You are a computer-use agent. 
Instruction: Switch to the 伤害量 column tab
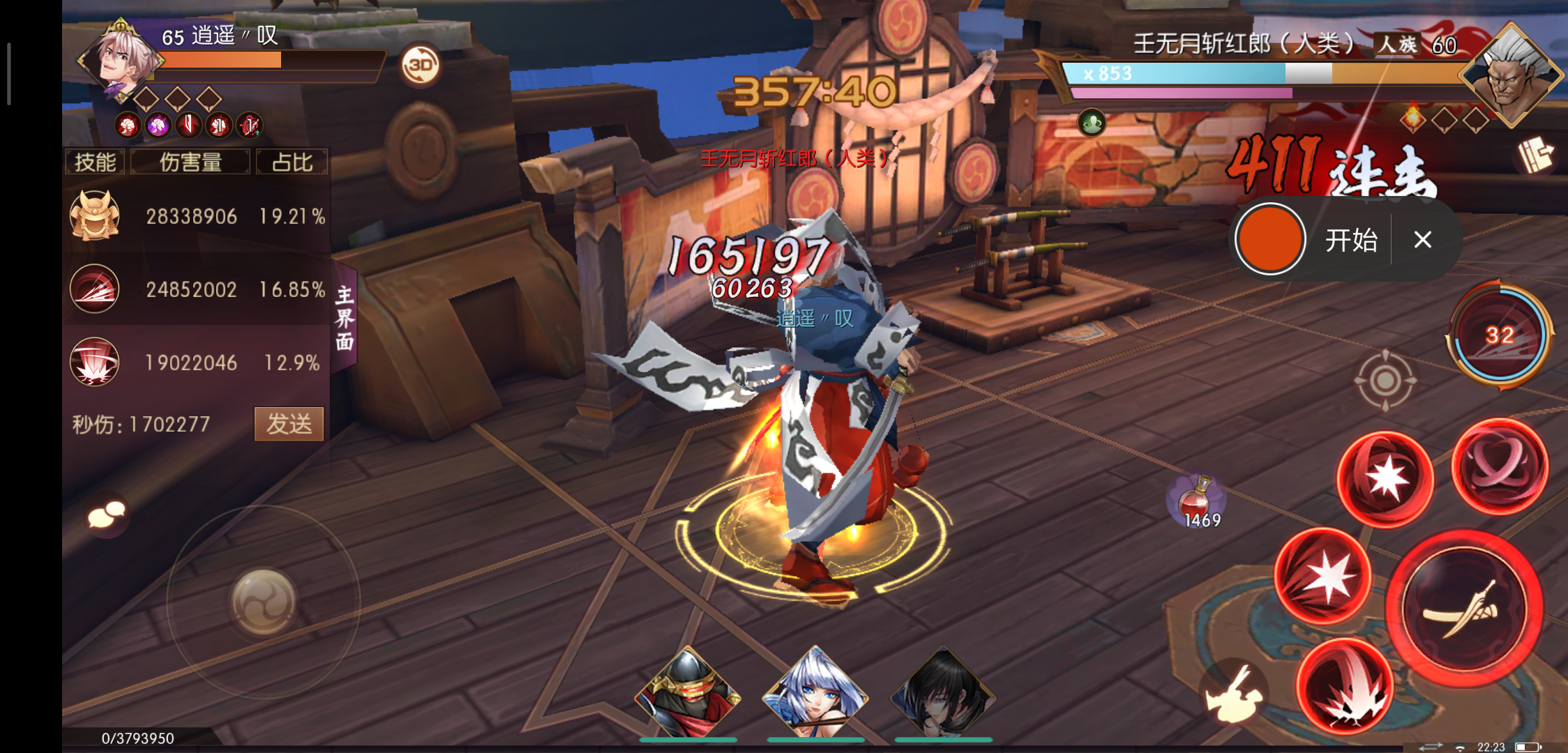[190, 161]
